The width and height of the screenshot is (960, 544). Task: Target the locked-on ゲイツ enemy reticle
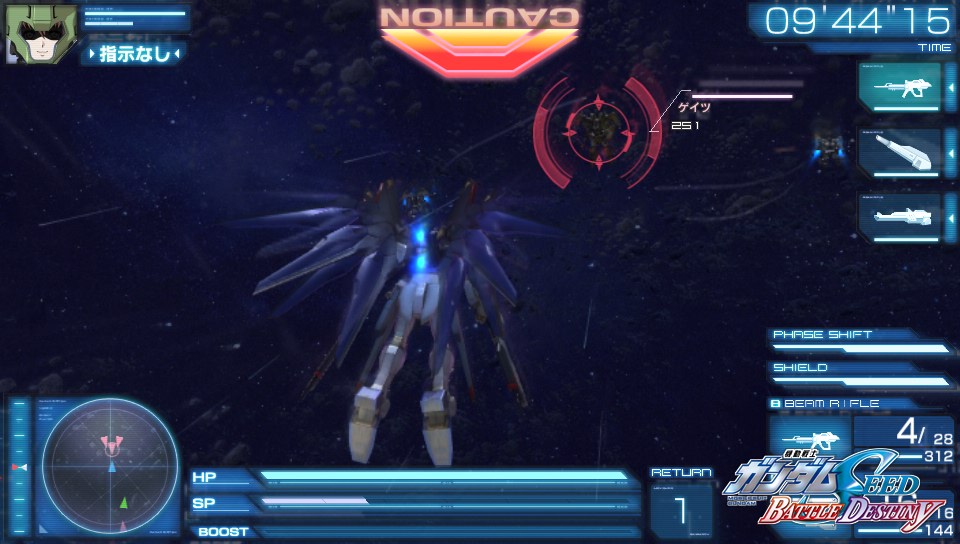[598, 126]
